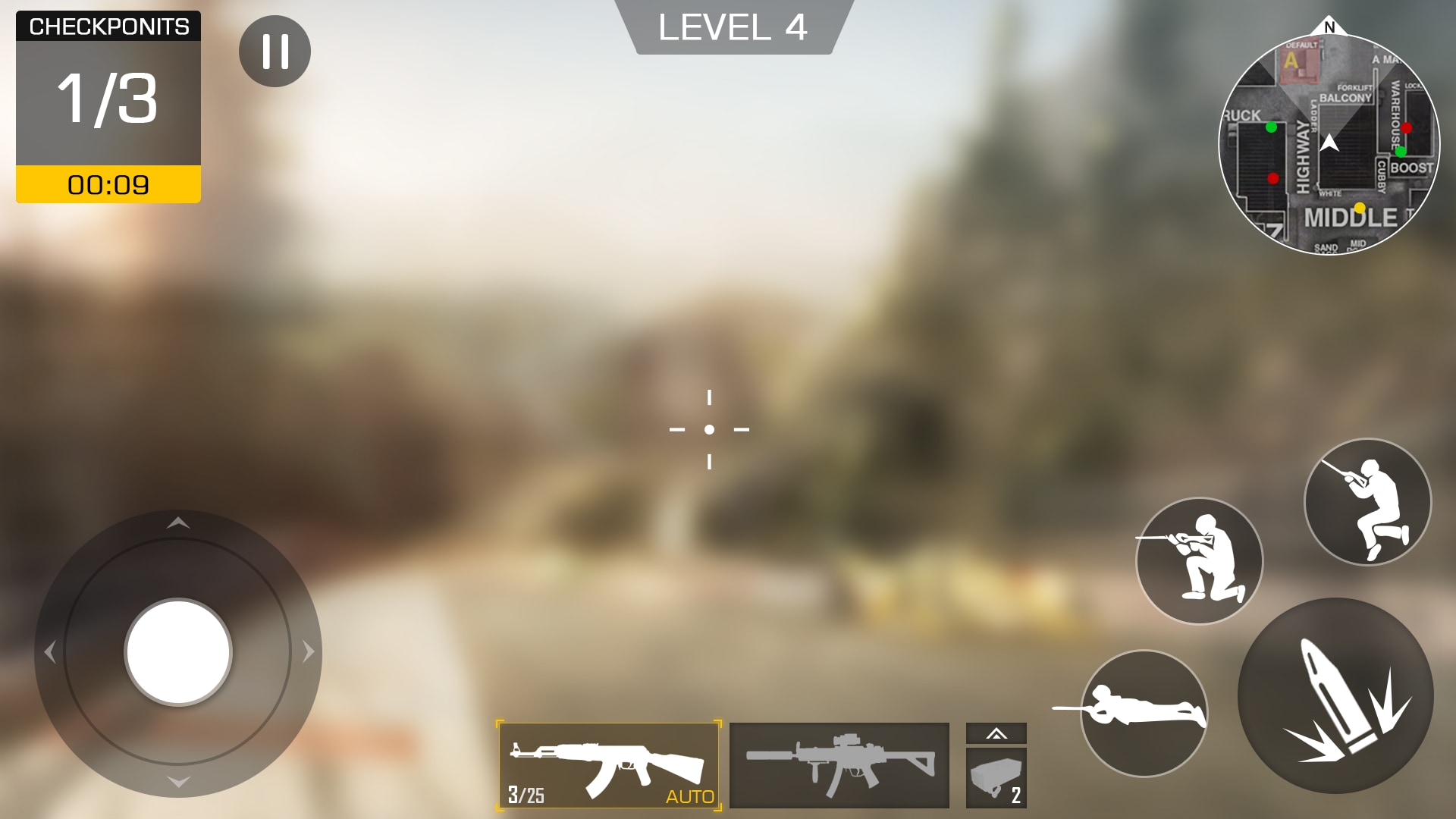
Task: Tap the yellow 00:09 timer bar
Action: pos(108,184)
